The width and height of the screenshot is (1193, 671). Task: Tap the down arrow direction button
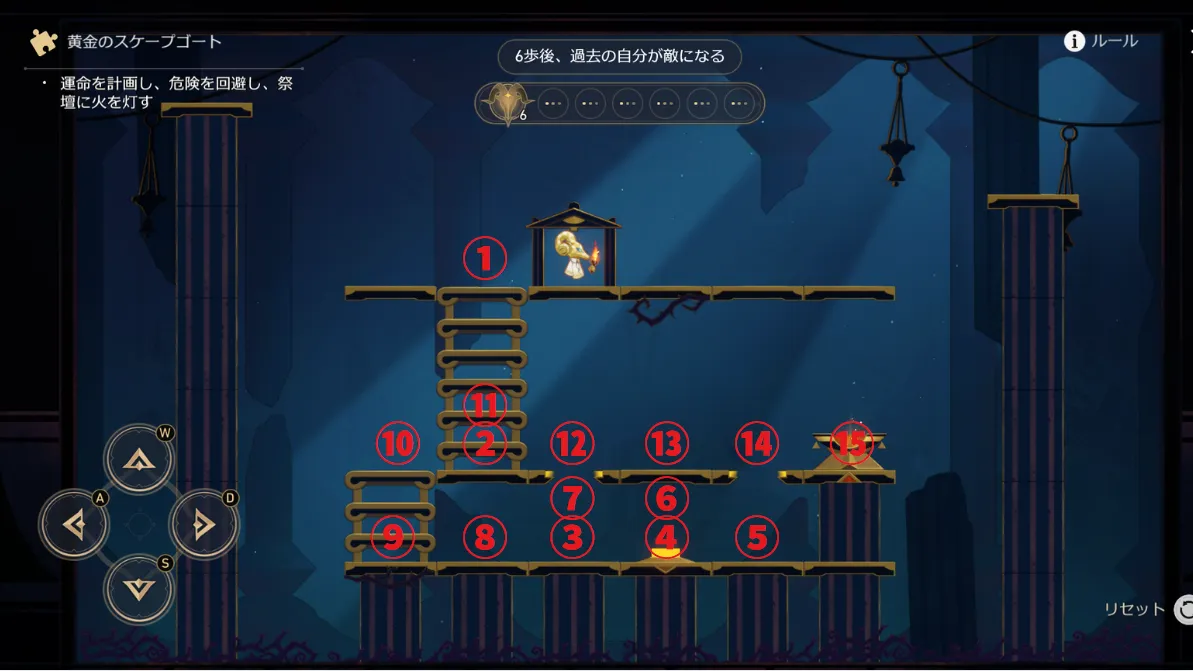(138, 588)
